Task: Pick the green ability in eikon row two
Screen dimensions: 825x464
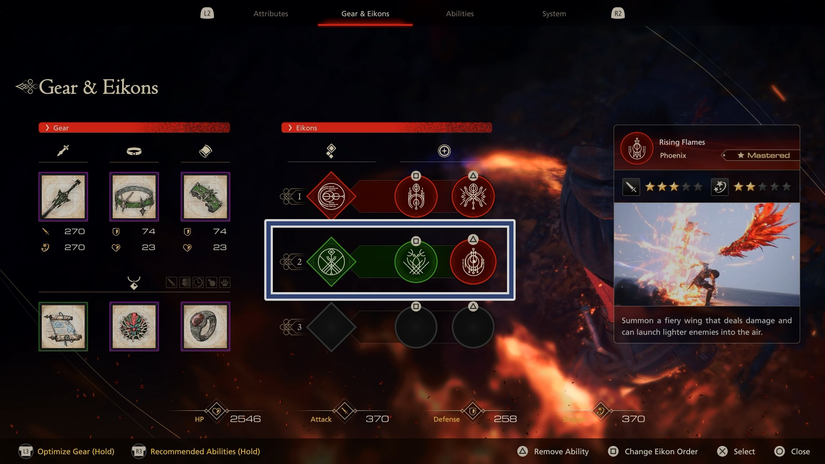Action: [x=415, y=262]
